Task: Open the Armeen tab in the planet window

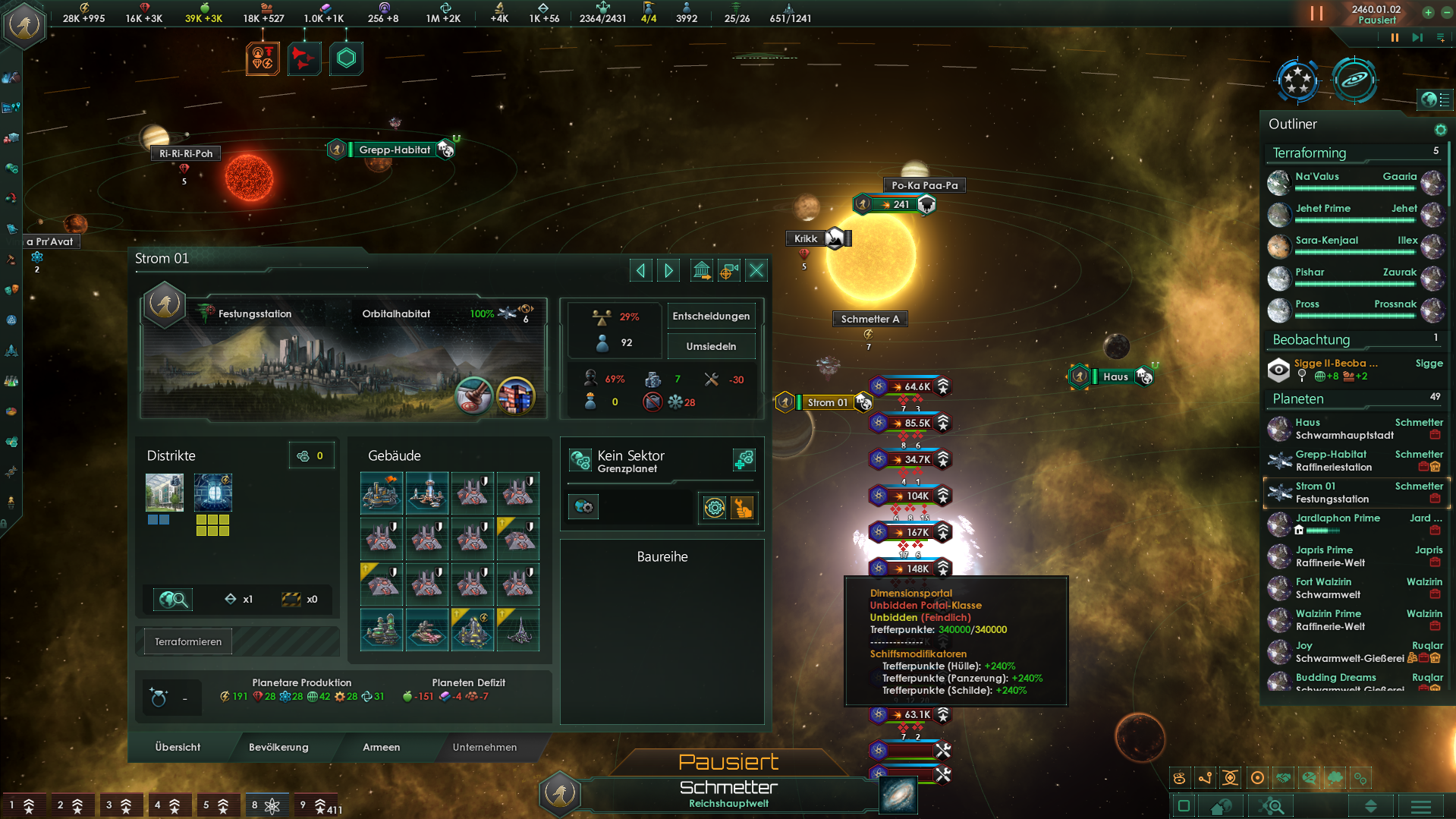Action: pos(381,747)
